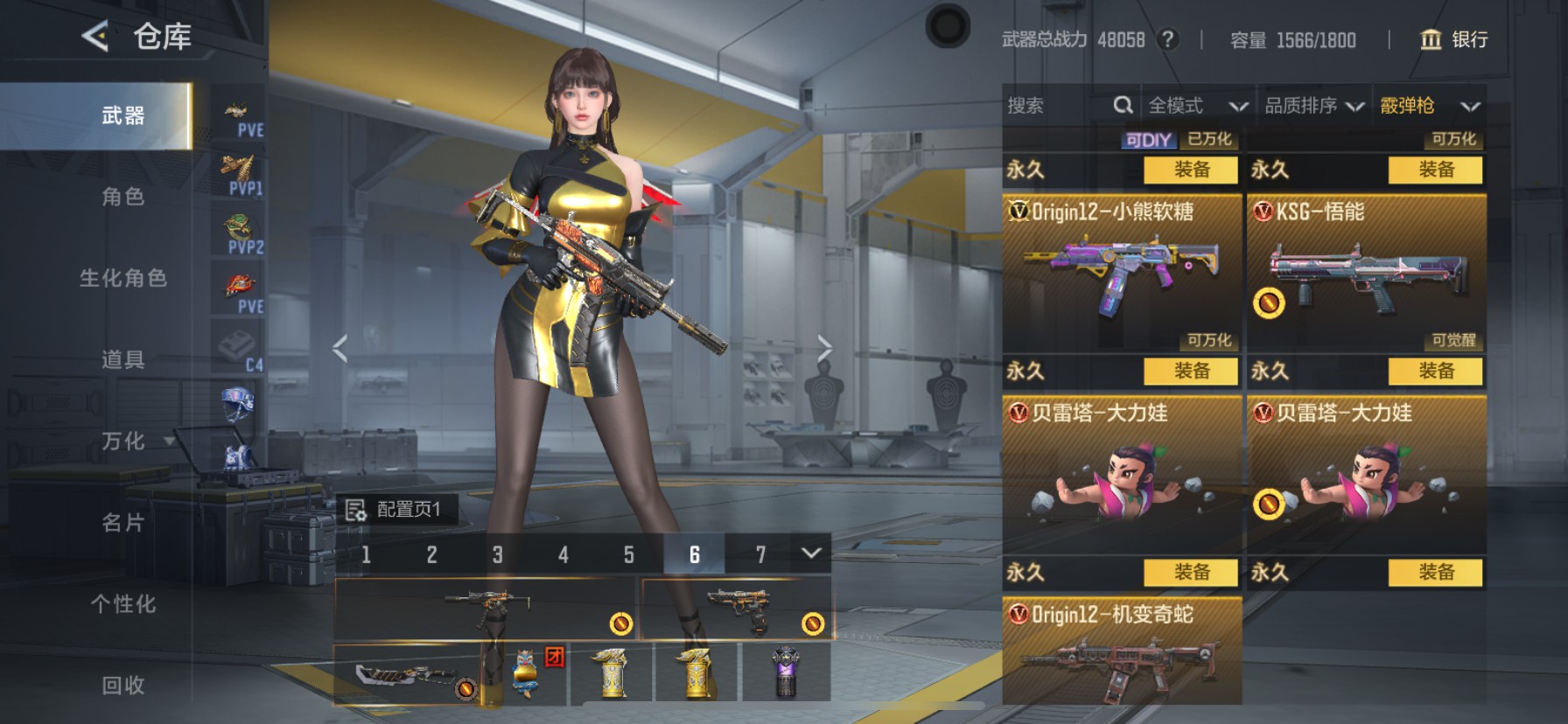The width and height of the screenshot is (1568, 724).
Task: Switch to loadout page 3
Action: pyautogui.click(x=497, y=555)
